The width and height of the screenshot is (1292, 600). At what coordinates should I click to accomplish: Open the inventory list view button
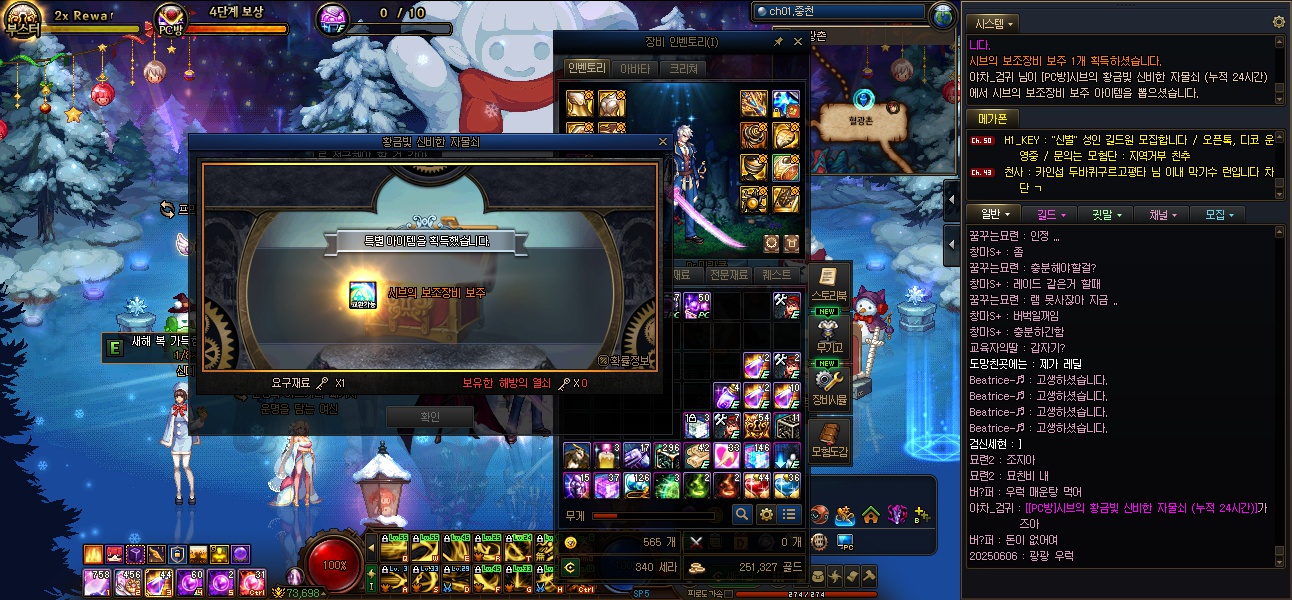[790, 514]
